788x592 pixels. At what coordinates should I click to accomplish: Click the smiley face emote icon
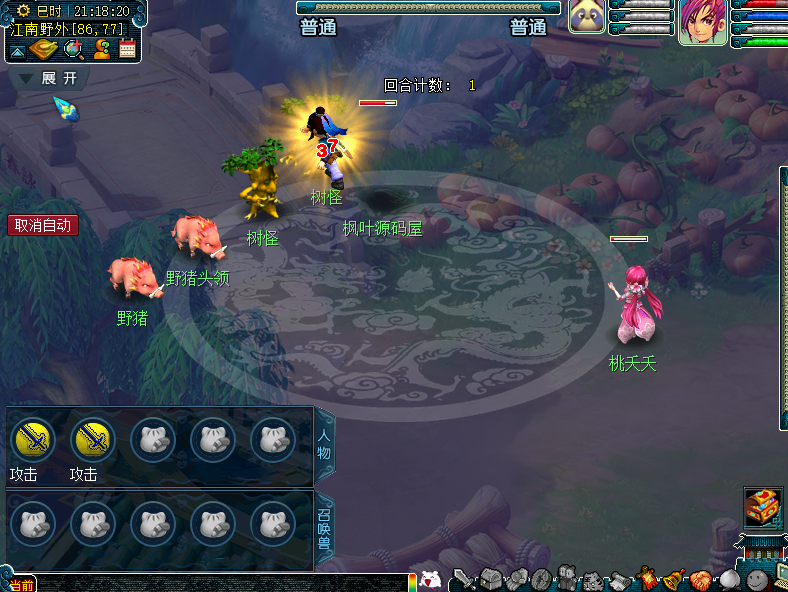[x=757, y=579]
